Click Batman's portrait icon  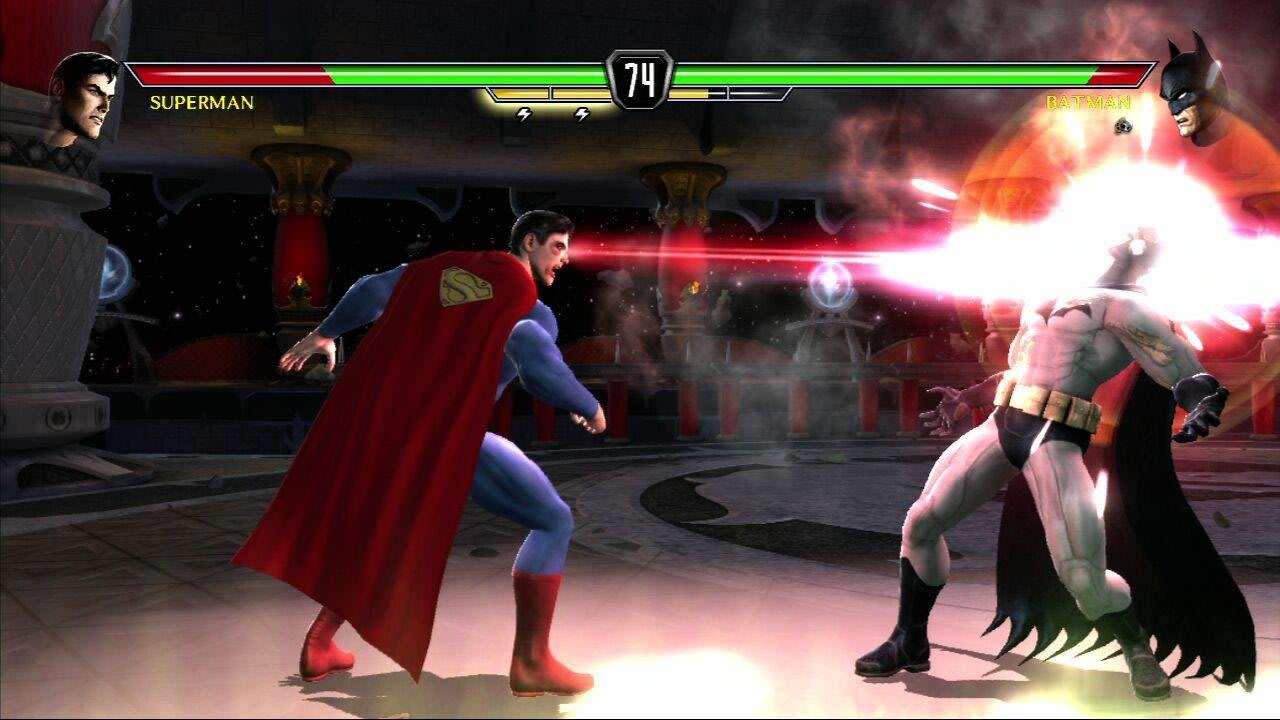(1192, 90)
